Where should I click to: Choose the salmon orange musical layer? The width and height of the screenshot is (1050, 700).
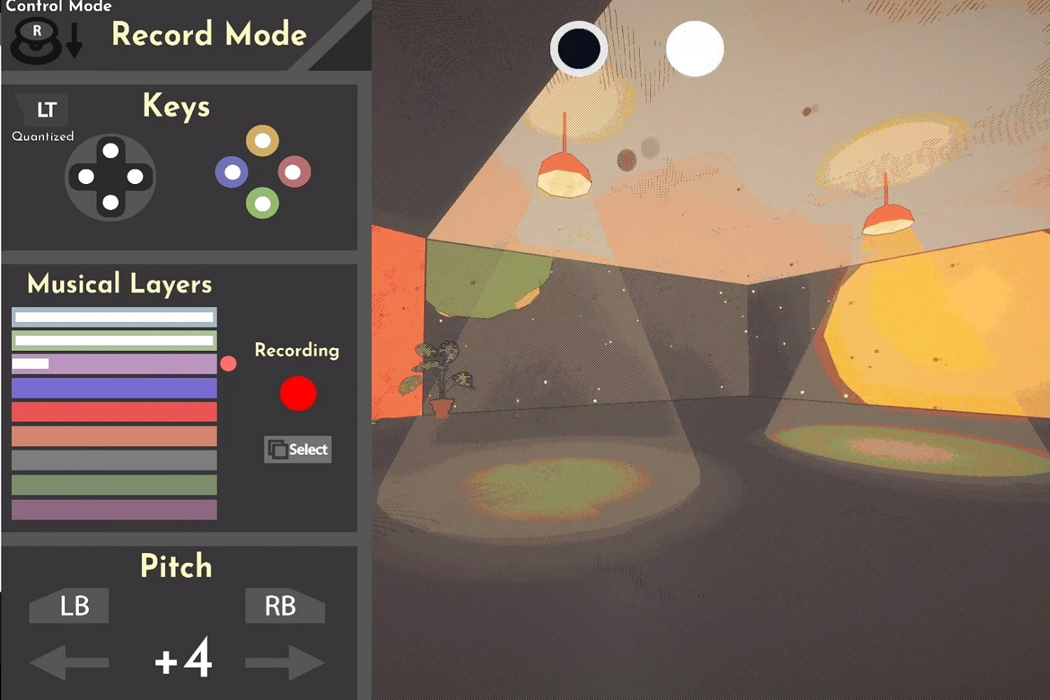coord(114,436)
